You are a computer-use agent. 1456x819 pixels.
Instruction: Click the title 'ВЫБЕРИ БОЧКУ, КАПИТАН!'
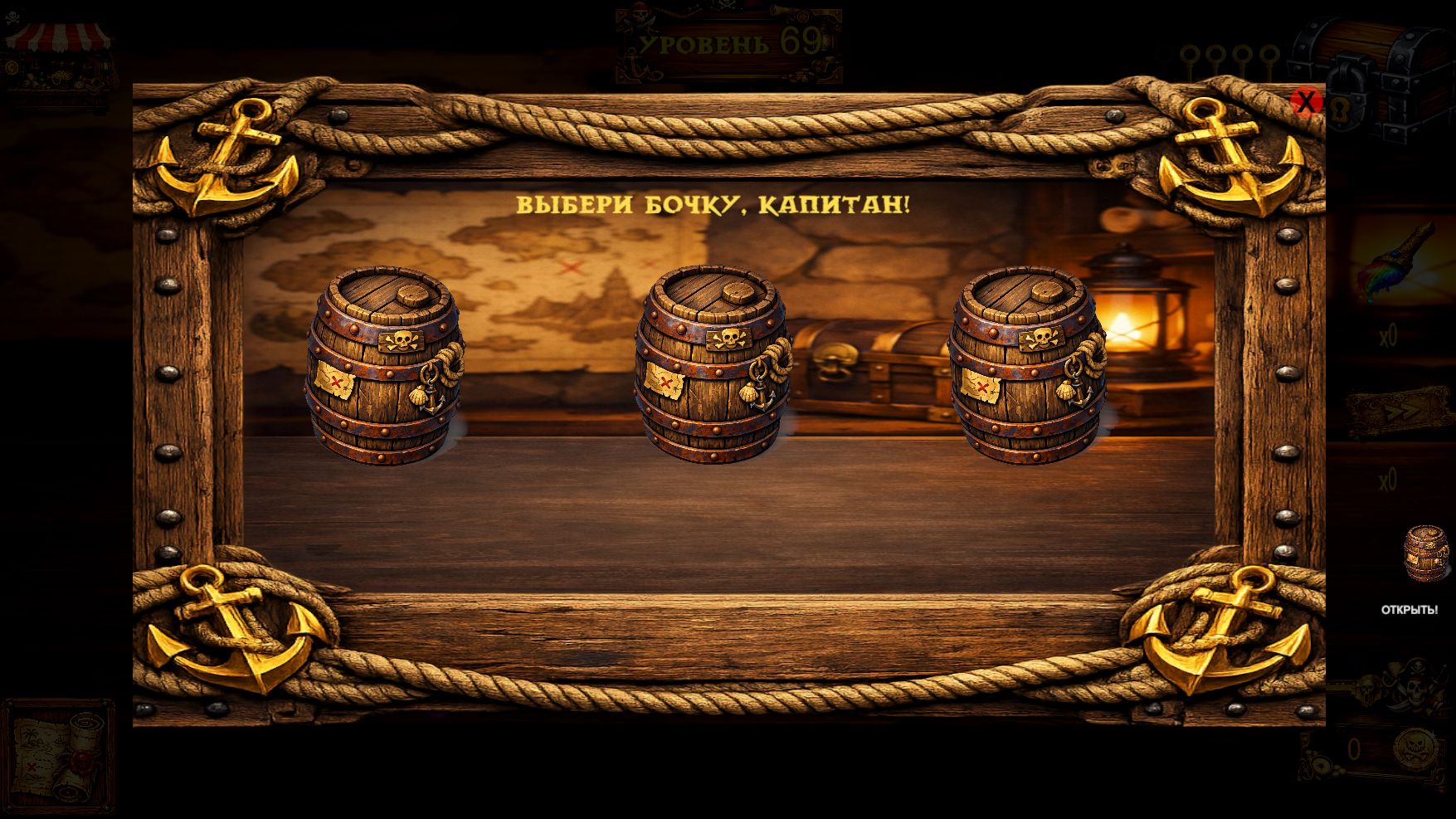[715, 205]
